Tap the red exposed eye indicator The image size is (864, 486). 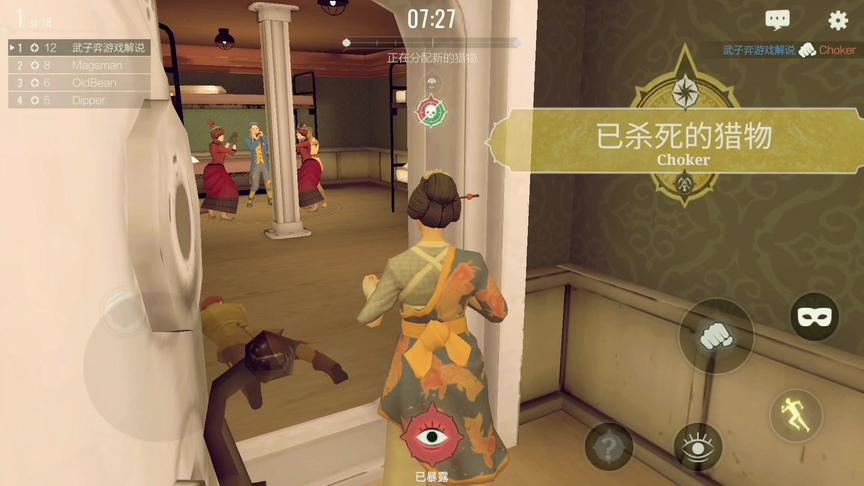click(x=431, y=435)
